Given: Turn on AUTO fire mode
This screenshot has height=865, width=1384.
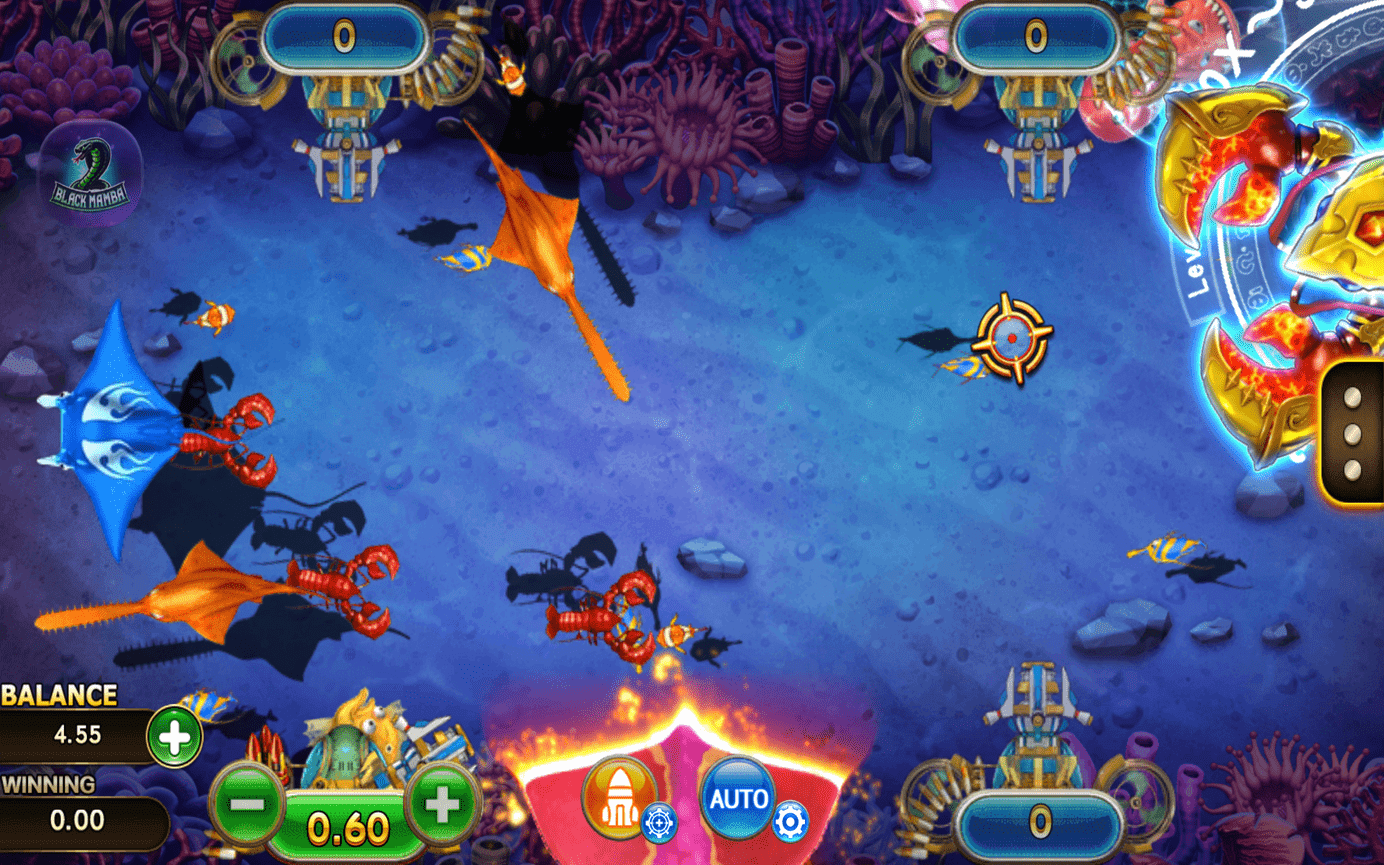Looking at the screenshot, I should point(738,797).
